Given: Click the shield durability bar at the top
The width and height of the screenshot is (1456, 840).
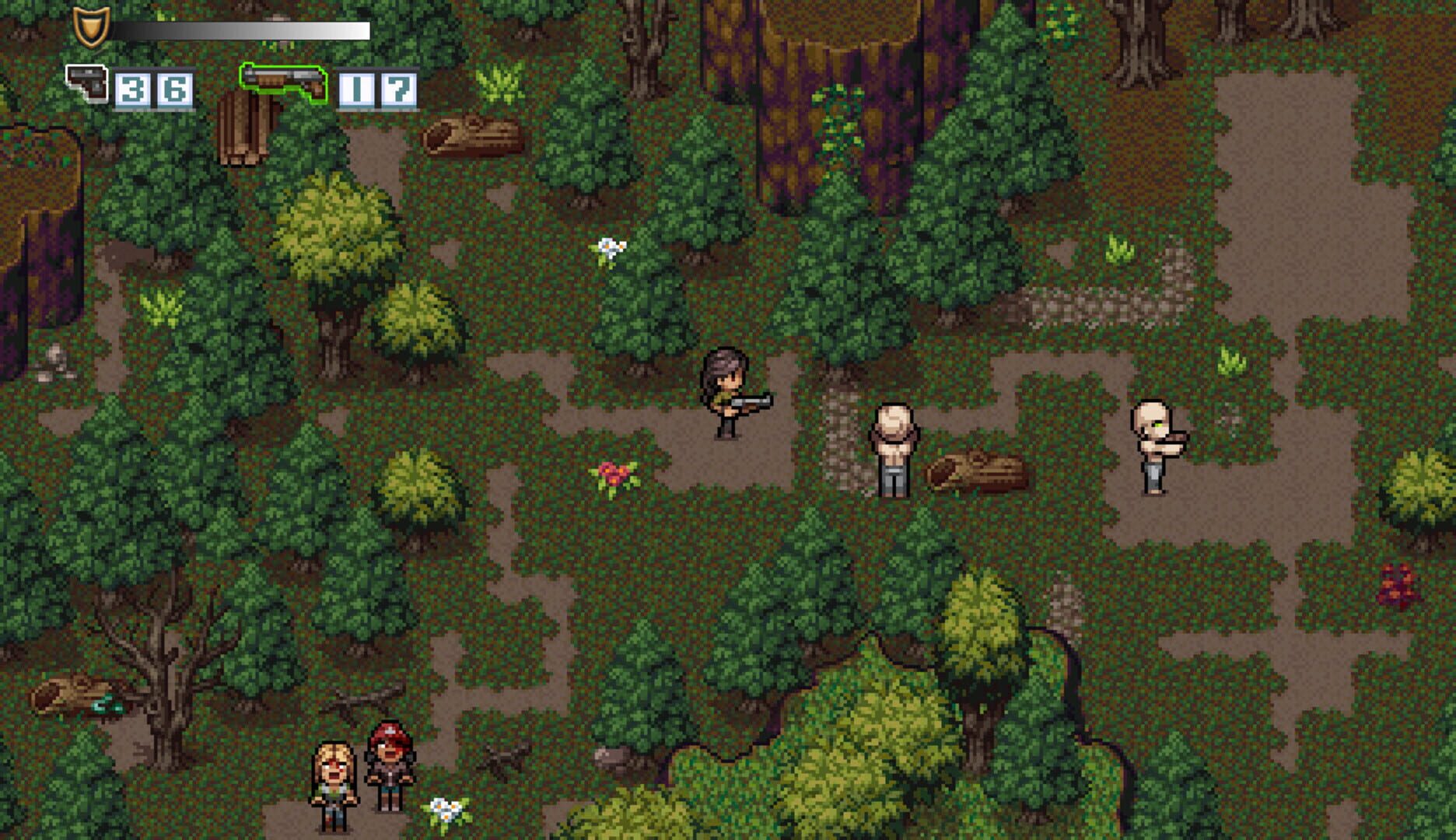Looking at the screenshot, I should click(x=241, y=31).
